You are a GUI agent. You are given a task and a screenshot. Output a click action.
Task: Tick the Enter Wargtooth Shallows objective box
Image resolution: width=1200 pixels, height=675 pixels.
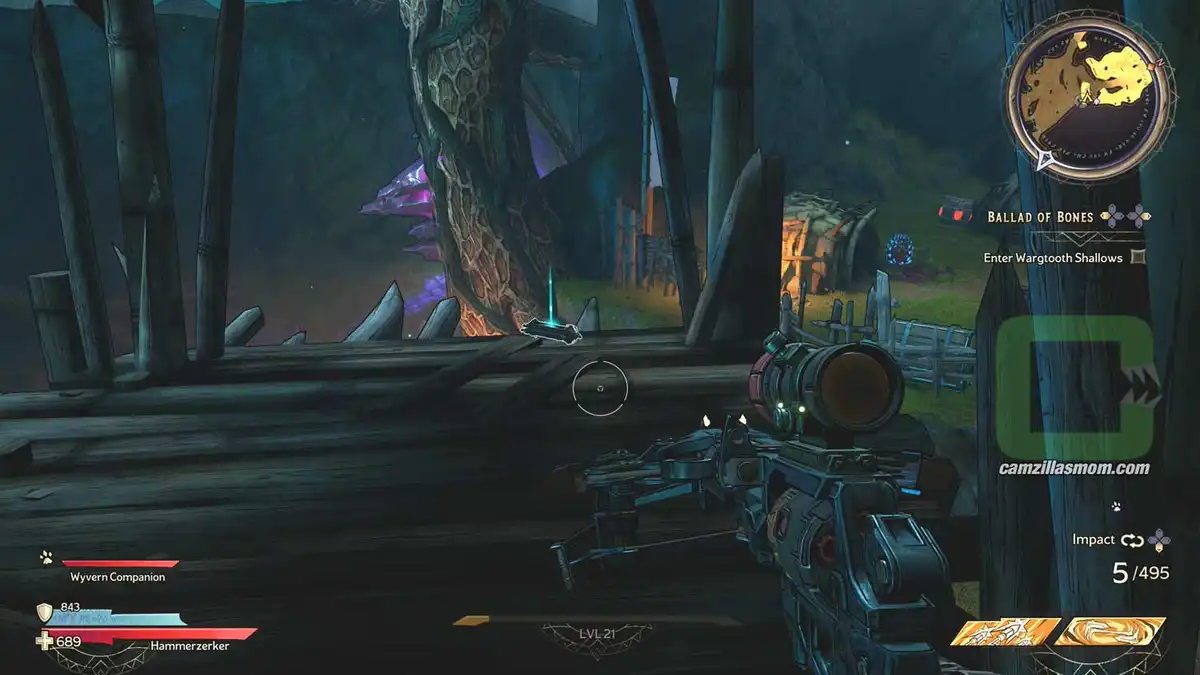(x=1137, y=257)
